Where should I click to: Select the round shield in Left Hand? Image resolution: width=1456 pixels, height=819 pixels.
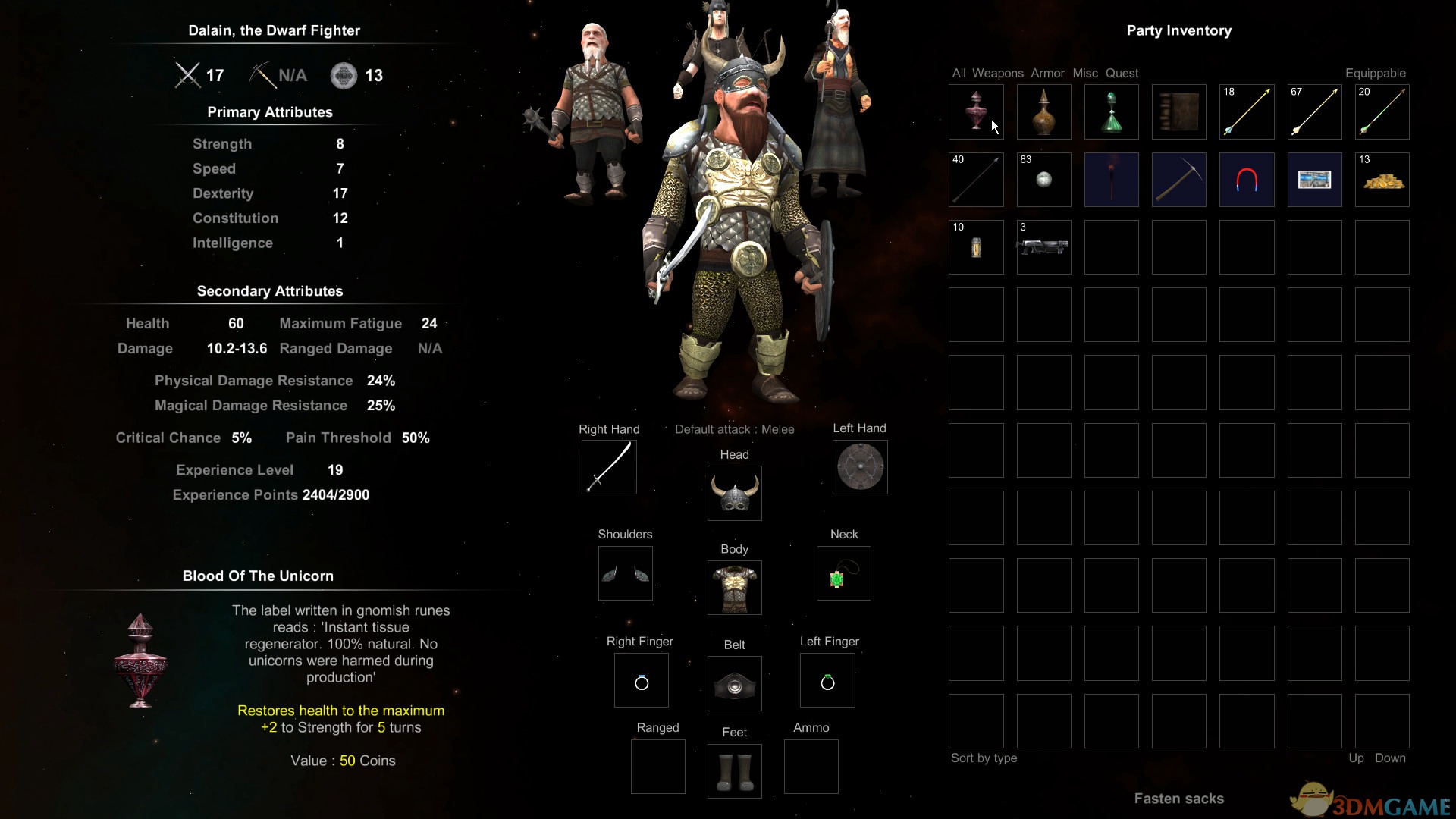click(x=860, y=467)
